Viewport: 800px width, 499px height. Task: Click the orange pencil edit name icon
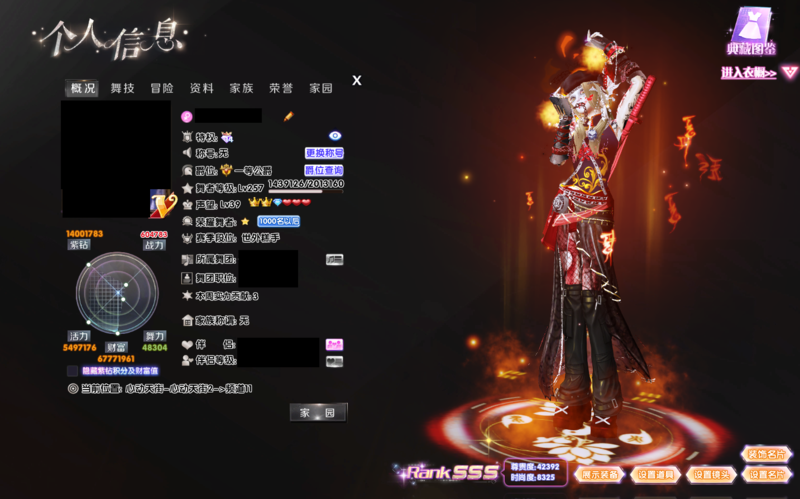(288, 117)
